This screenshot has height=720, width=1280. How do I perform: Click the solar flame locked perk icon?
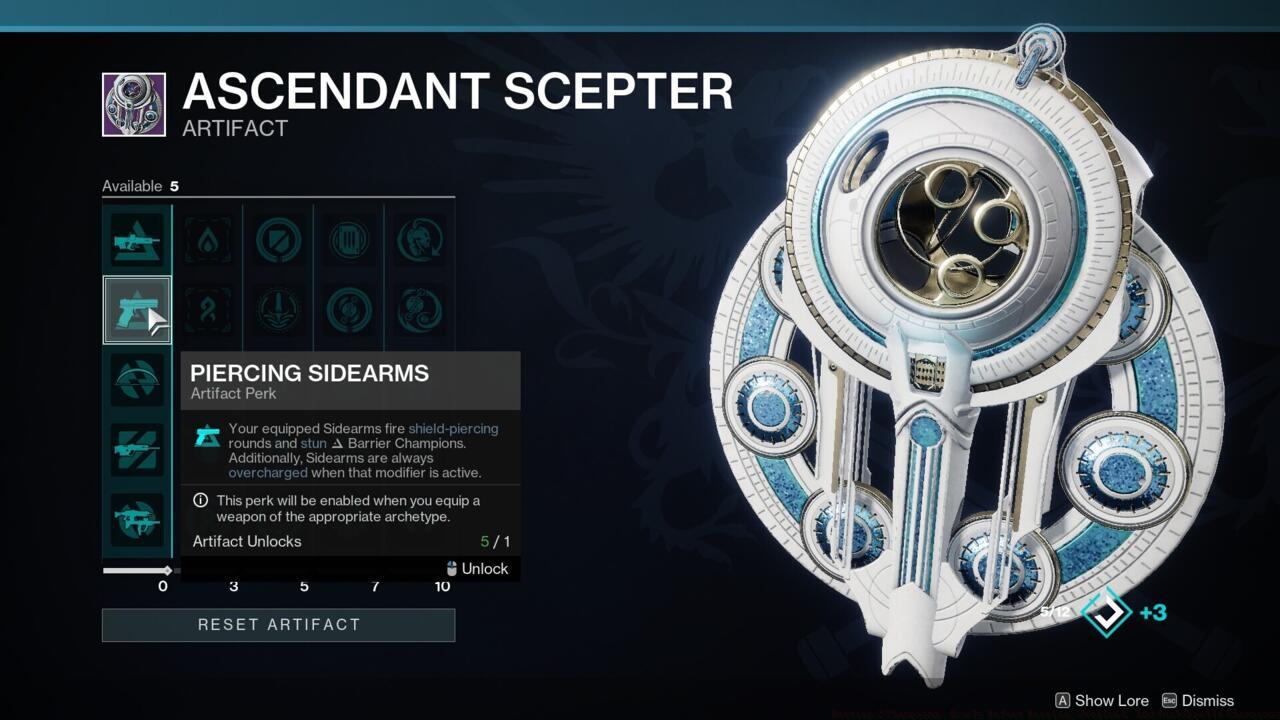tap(207, 240)
